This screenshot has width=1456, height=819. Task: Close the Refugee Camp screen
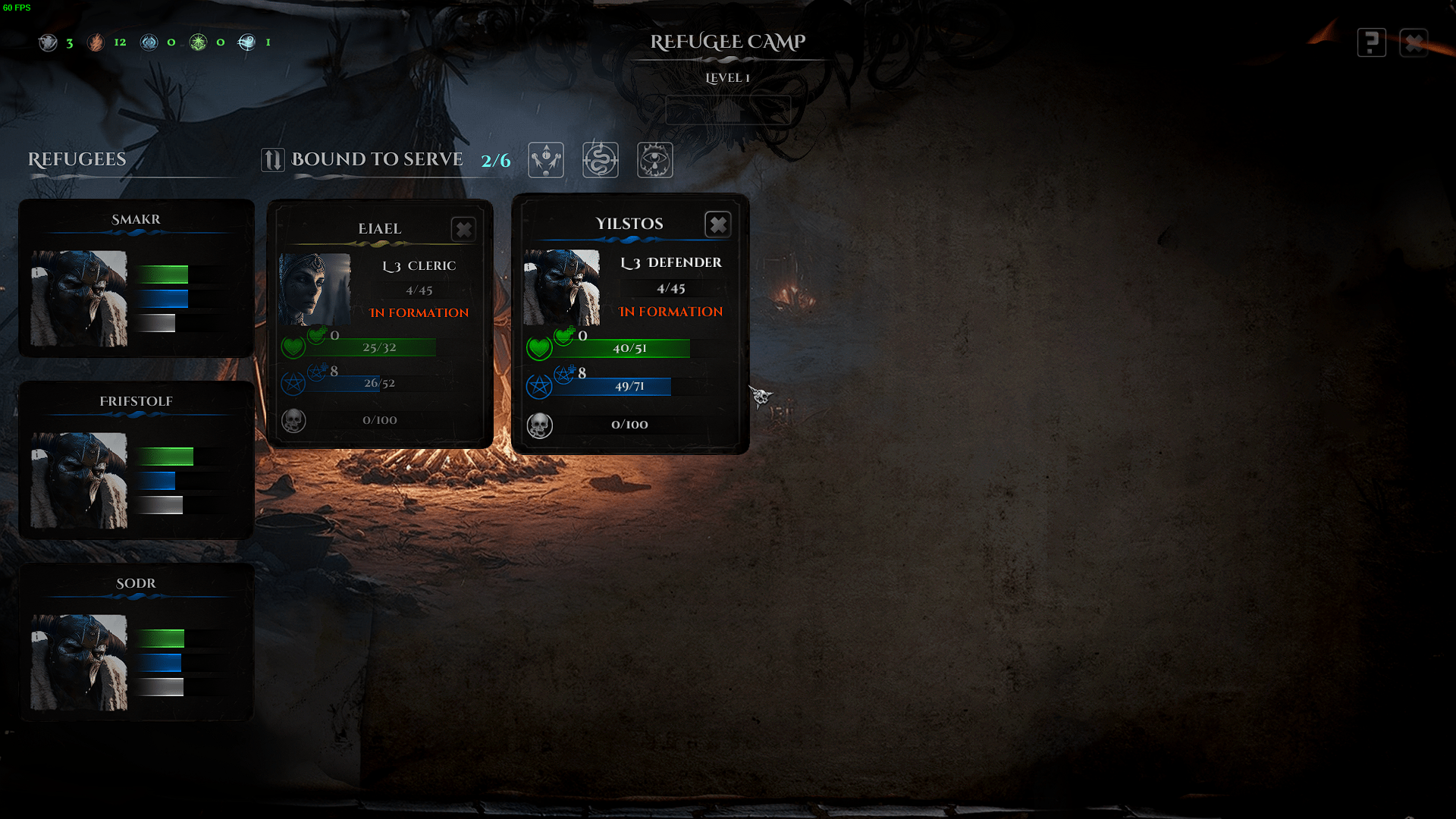[x=1414, y=42]
